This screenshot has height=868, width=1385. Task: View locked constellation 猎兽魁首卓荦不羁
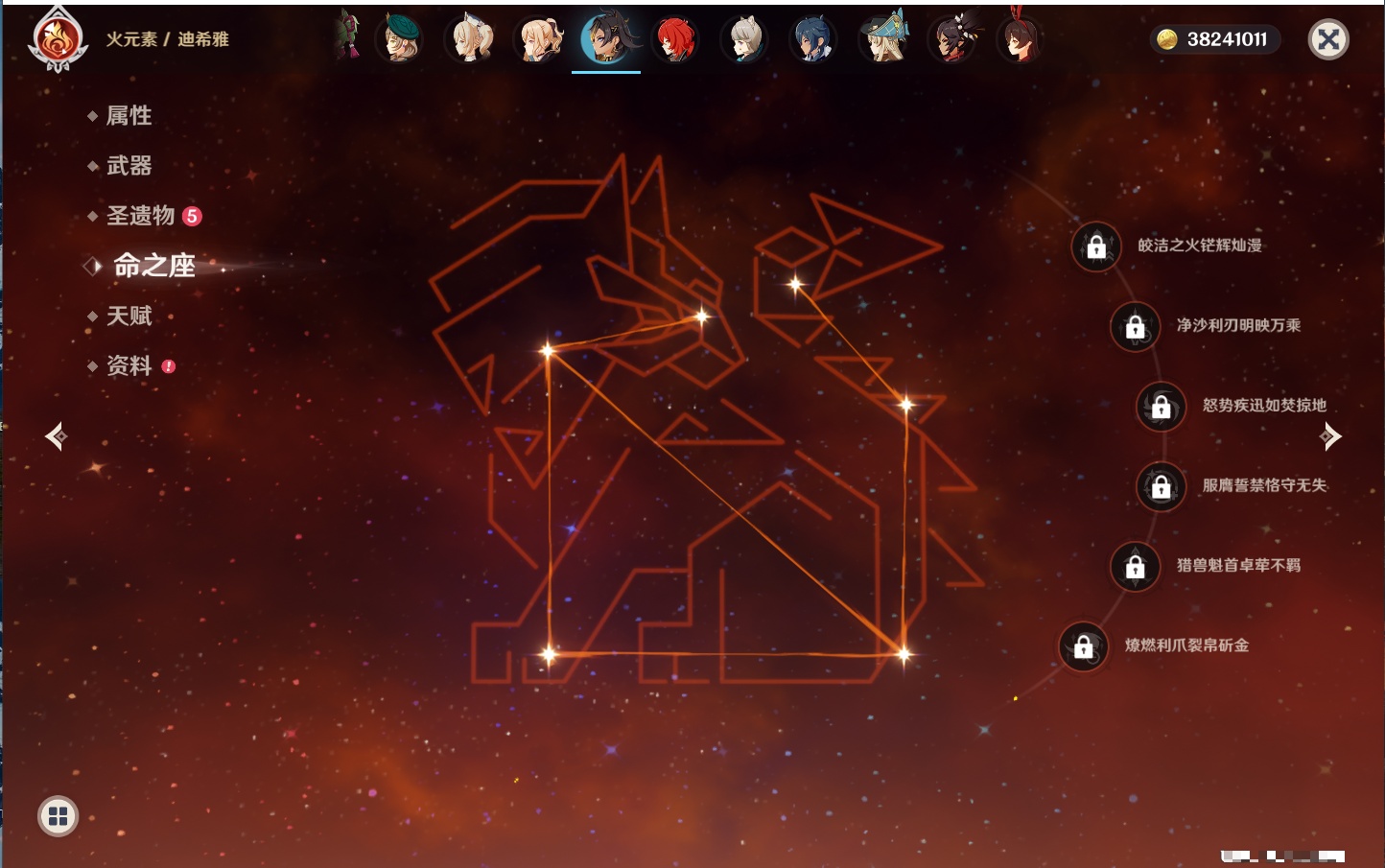(x=1135, y=566)
